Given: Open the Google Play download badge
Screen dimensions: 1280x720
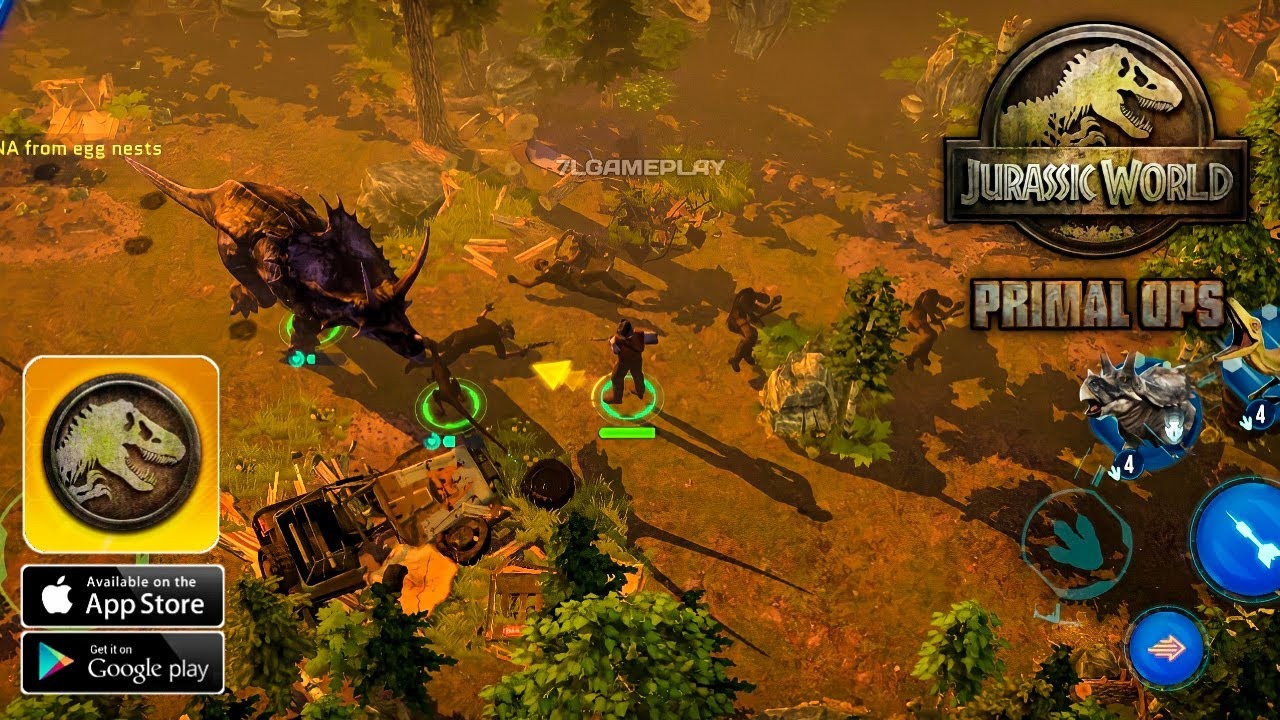Looking at the screenshot, I should point(123,662).
